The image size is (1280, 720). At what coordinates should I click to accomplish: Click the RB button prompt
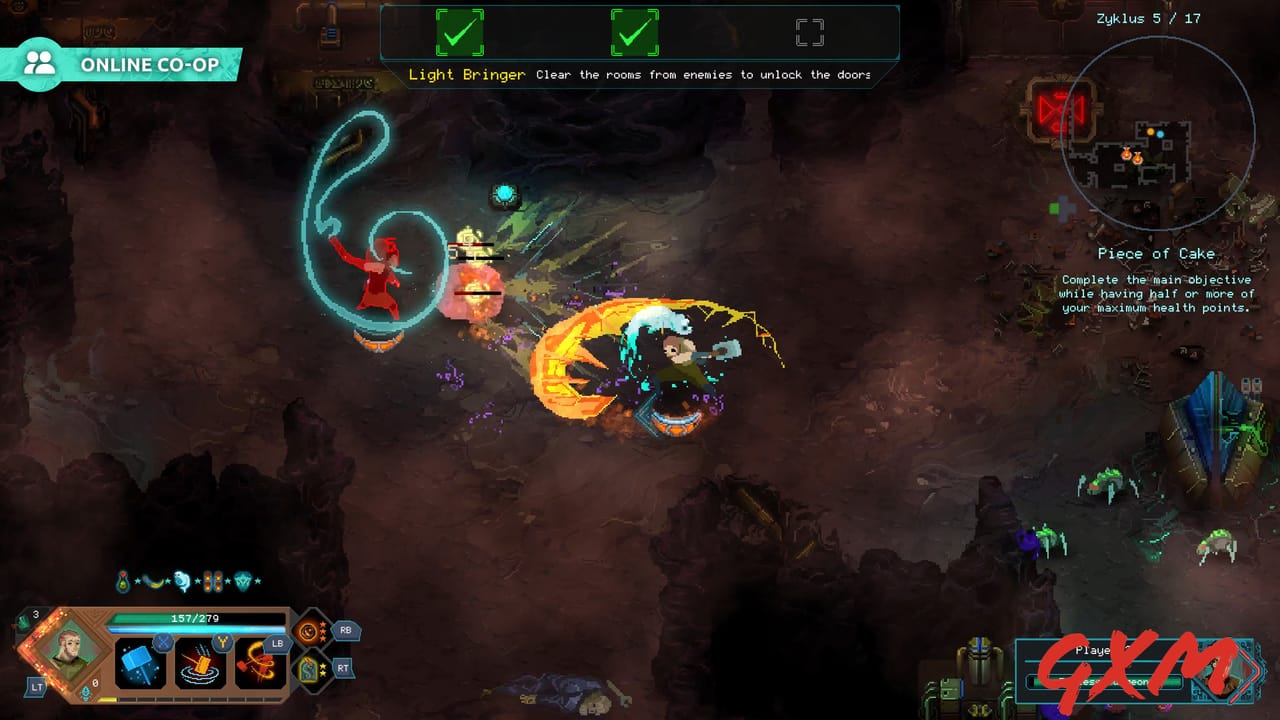pyautogui.click(x=346, y=629)
